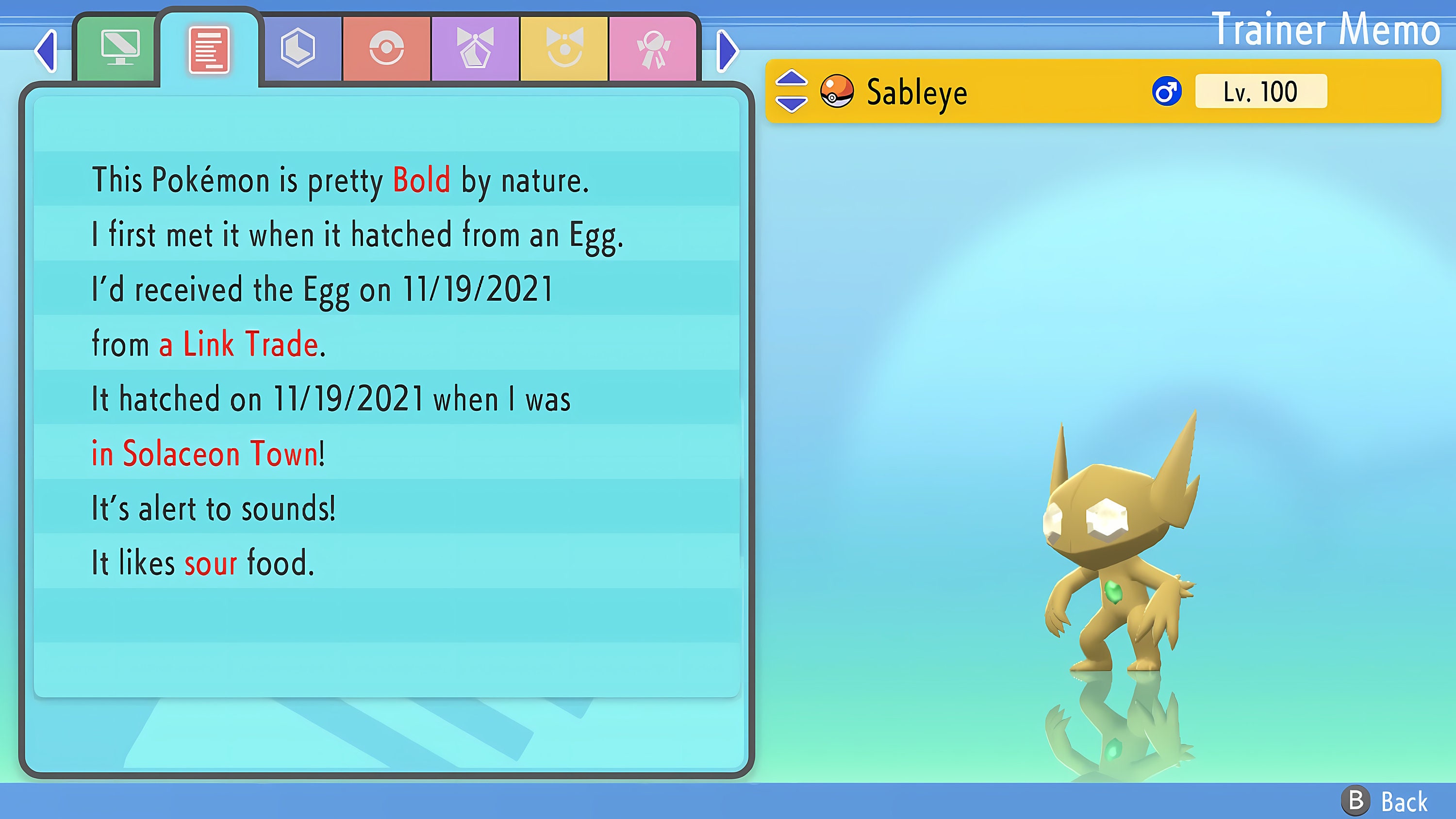The height and width of the screenshot is (819, 1456).
Task: Select the 'in Solaceon Town' red text
Action: click(205, 452)
